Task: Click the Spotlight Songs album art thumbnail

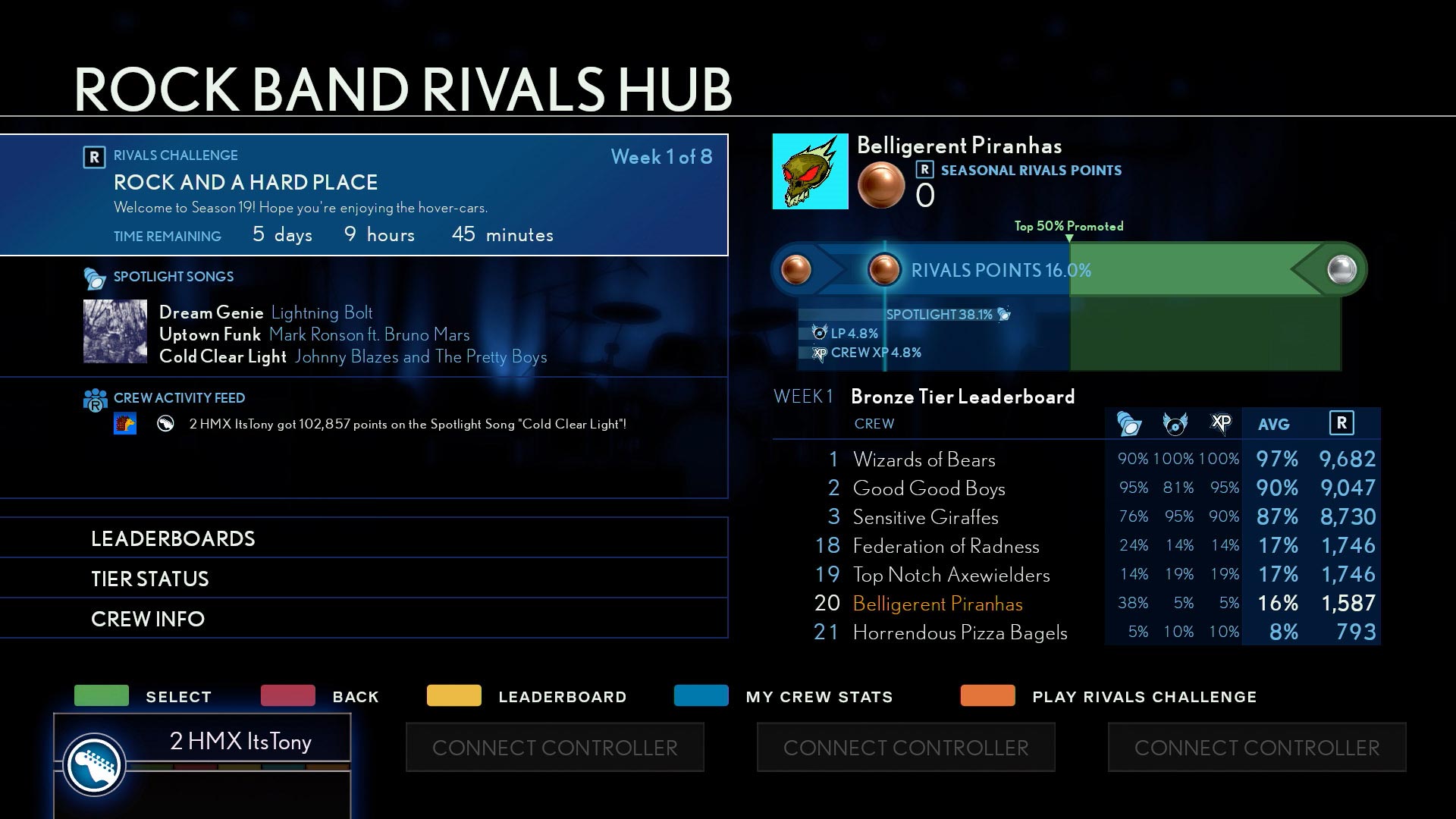Action: coord(115,331)
